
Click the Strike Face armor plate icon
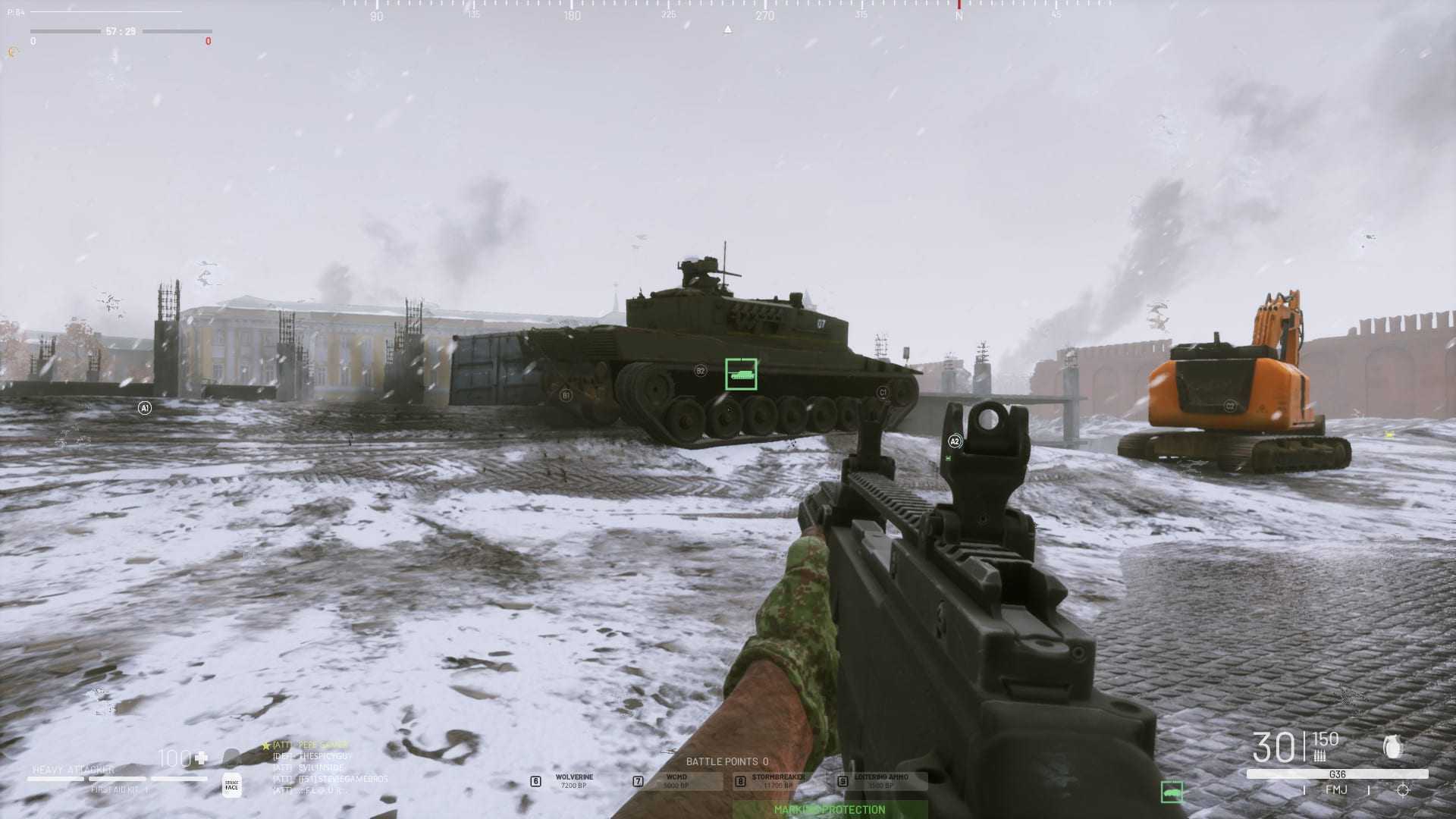point(232,786)
